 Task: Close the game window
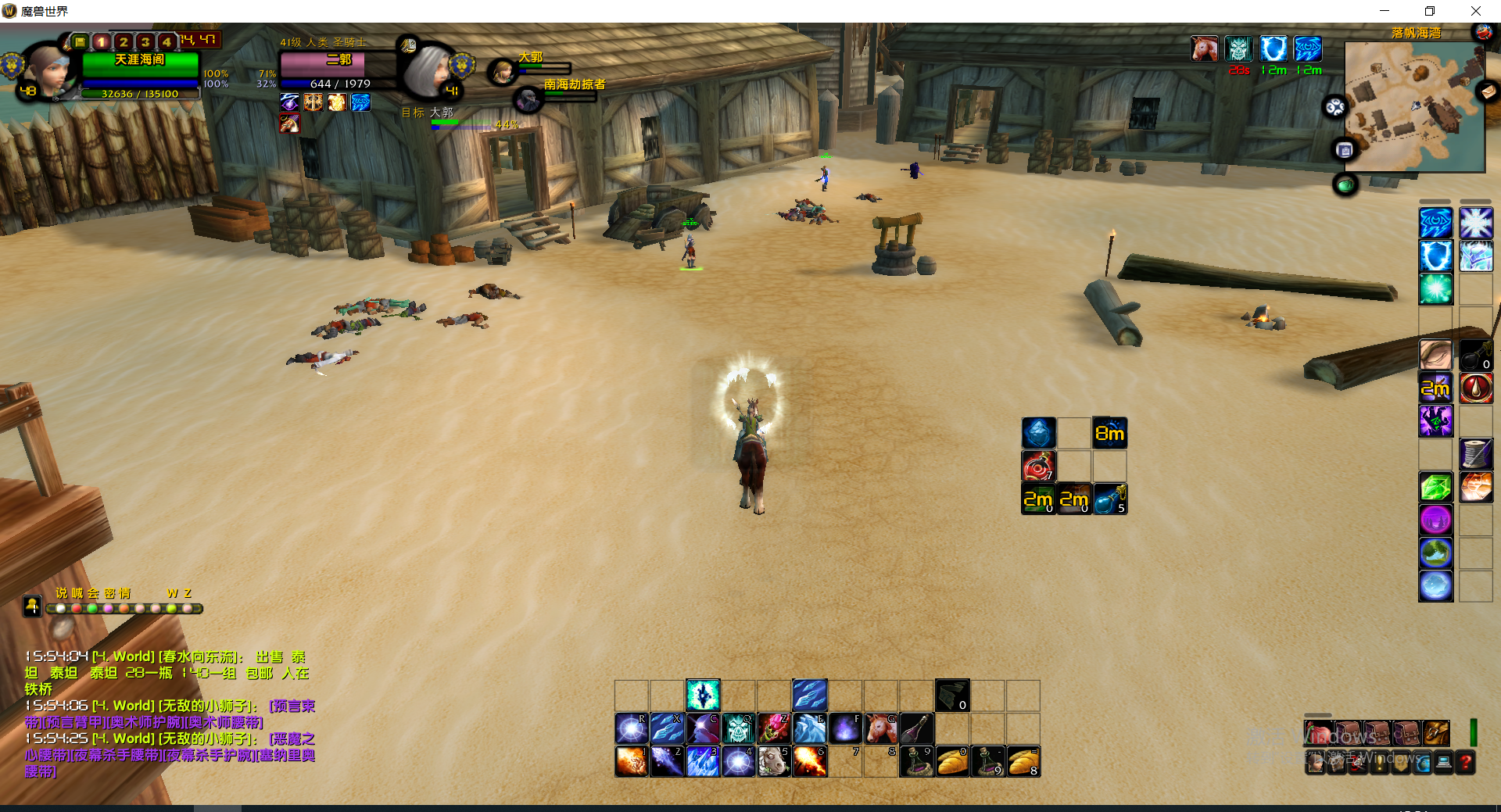[x=1475, y=11]
